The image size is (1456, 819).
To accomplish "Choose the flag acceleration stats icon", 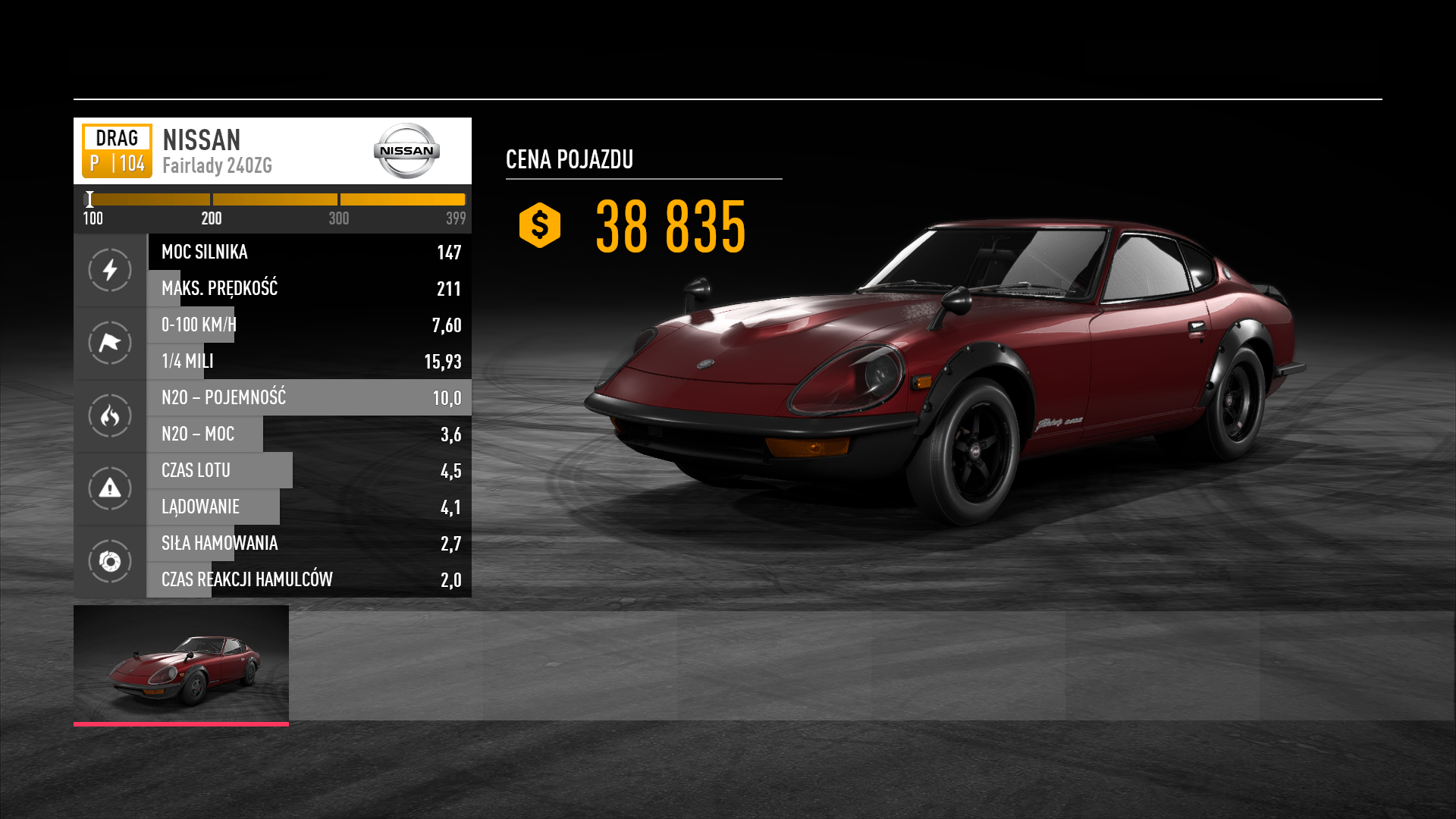I will tap(110, 343).
